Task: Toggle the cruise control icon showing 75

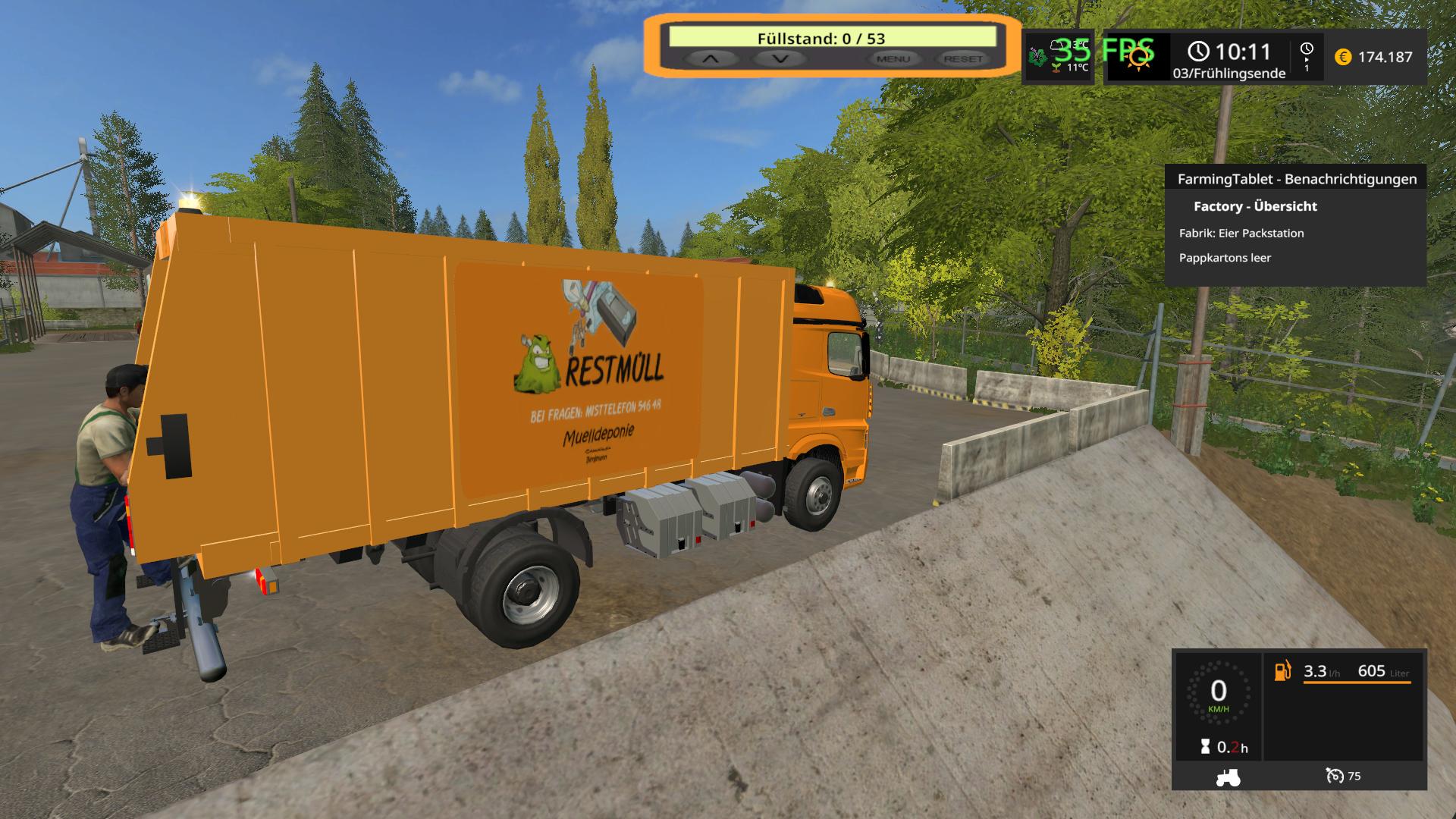Action: (x=1335, y=776)
